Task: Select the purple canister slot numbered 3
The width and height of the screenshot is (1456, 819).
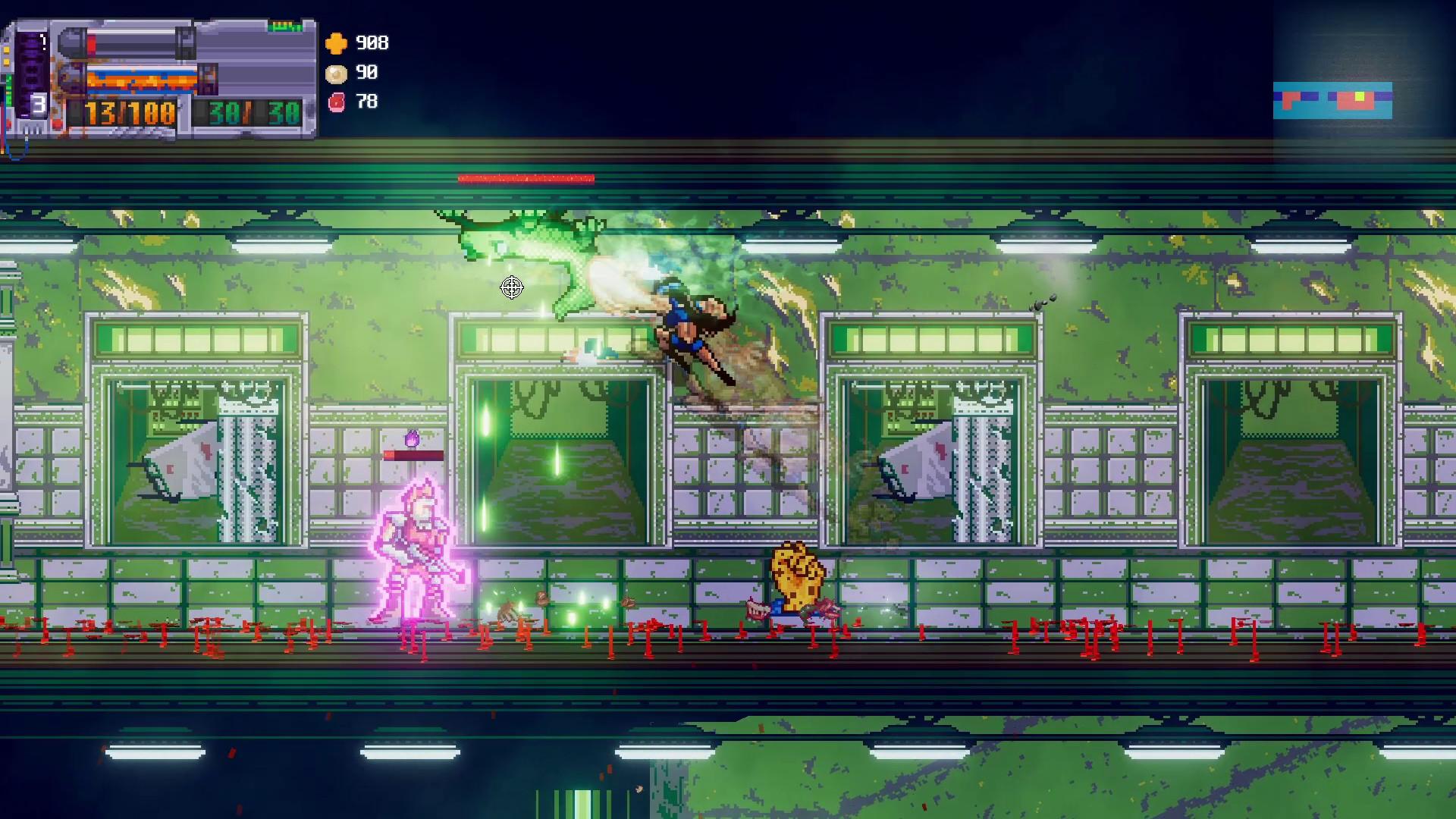Action: 32,76
